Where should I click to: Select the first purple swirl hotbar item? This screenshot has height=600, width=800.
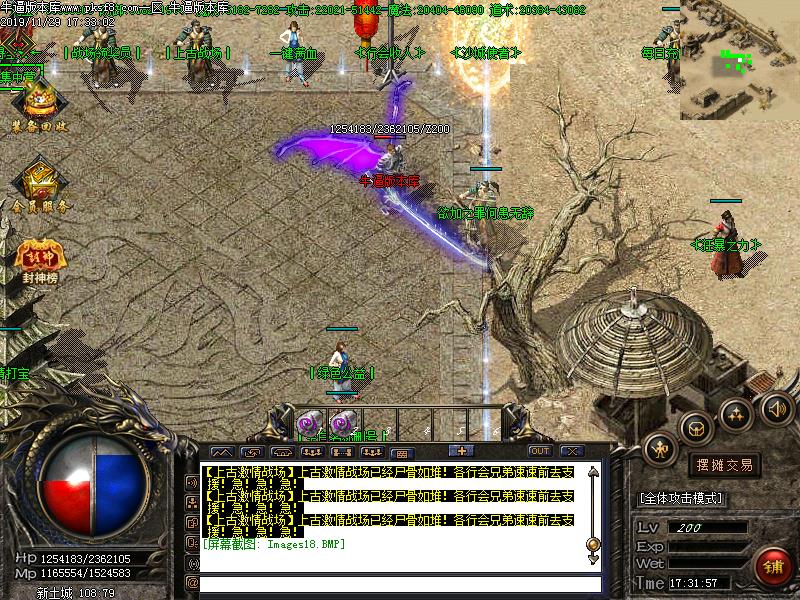pos(308,421)
